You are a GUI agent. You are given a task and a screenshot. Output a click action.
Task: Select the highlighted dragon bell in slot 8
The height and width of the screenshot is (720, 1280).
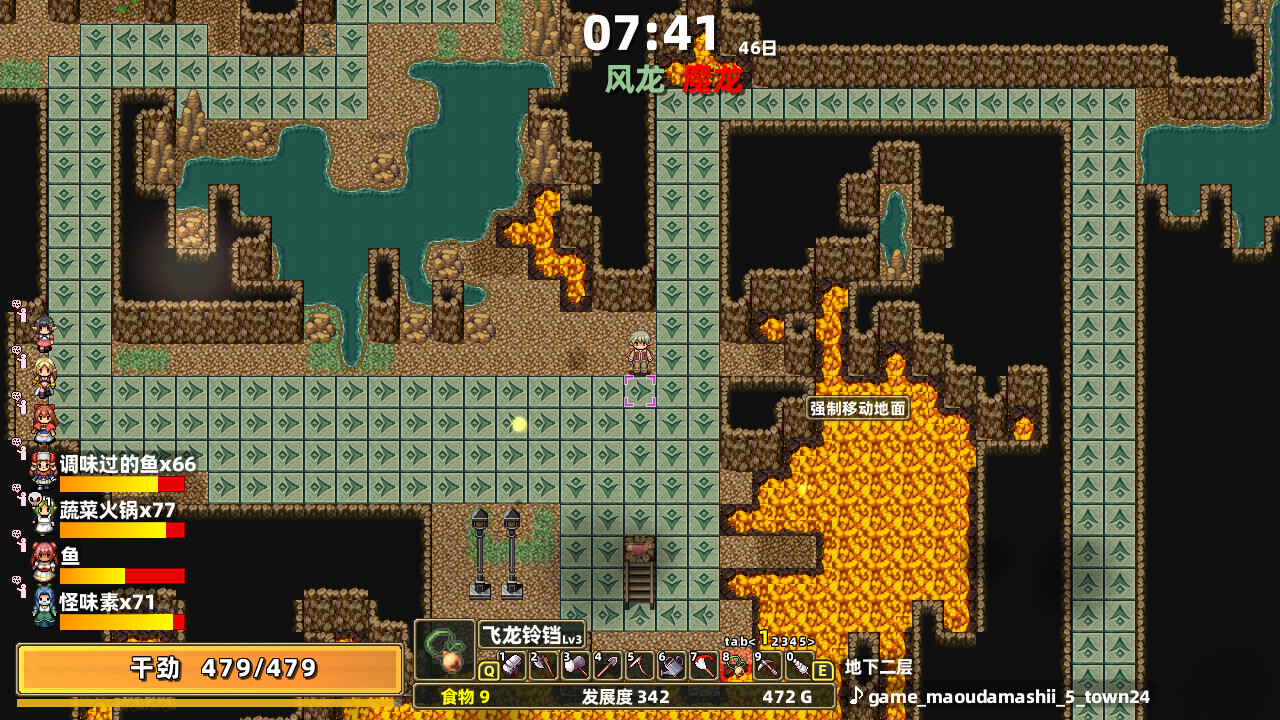[736, 666]
